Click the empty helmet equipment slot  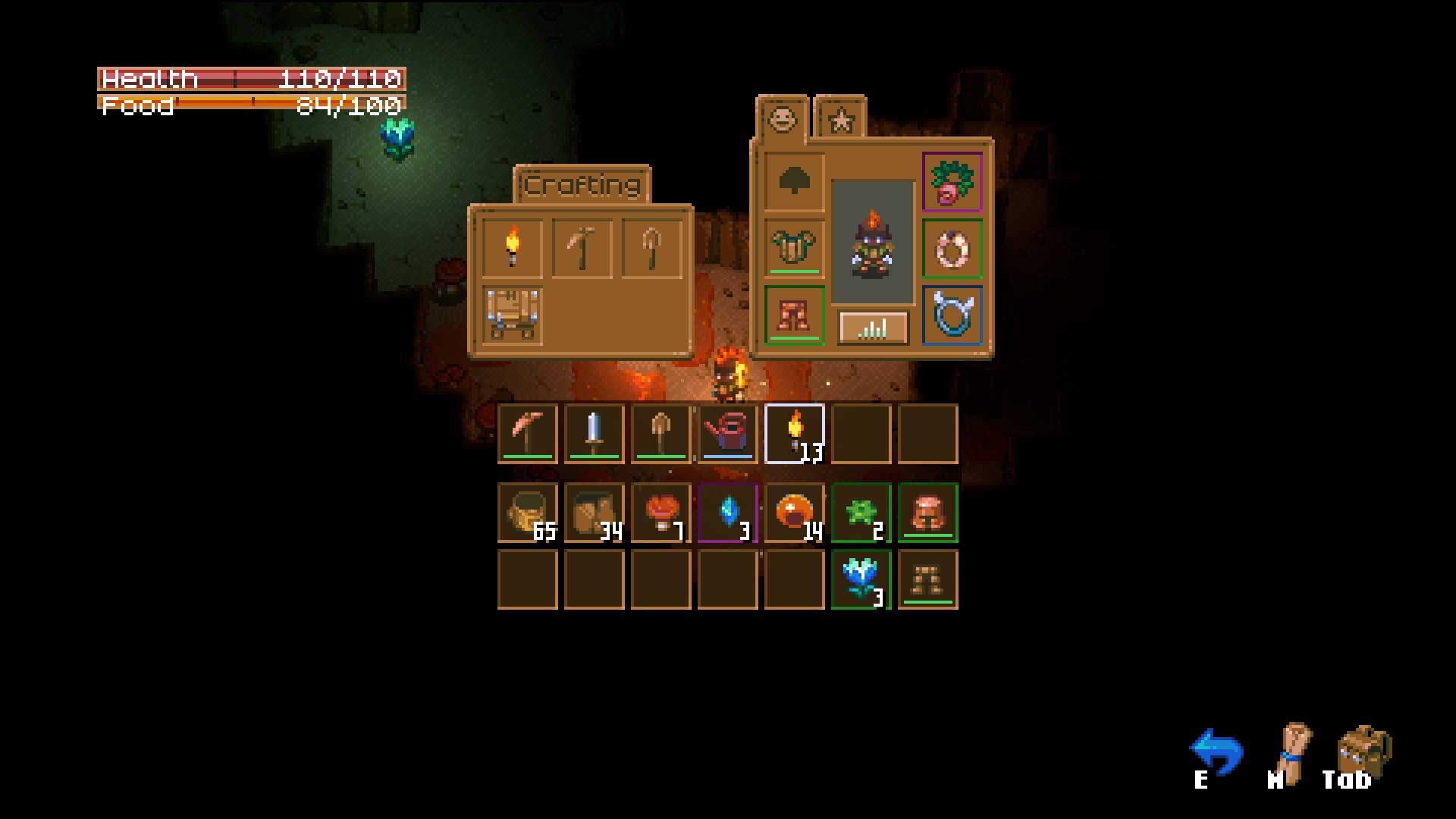click(794, 182)
